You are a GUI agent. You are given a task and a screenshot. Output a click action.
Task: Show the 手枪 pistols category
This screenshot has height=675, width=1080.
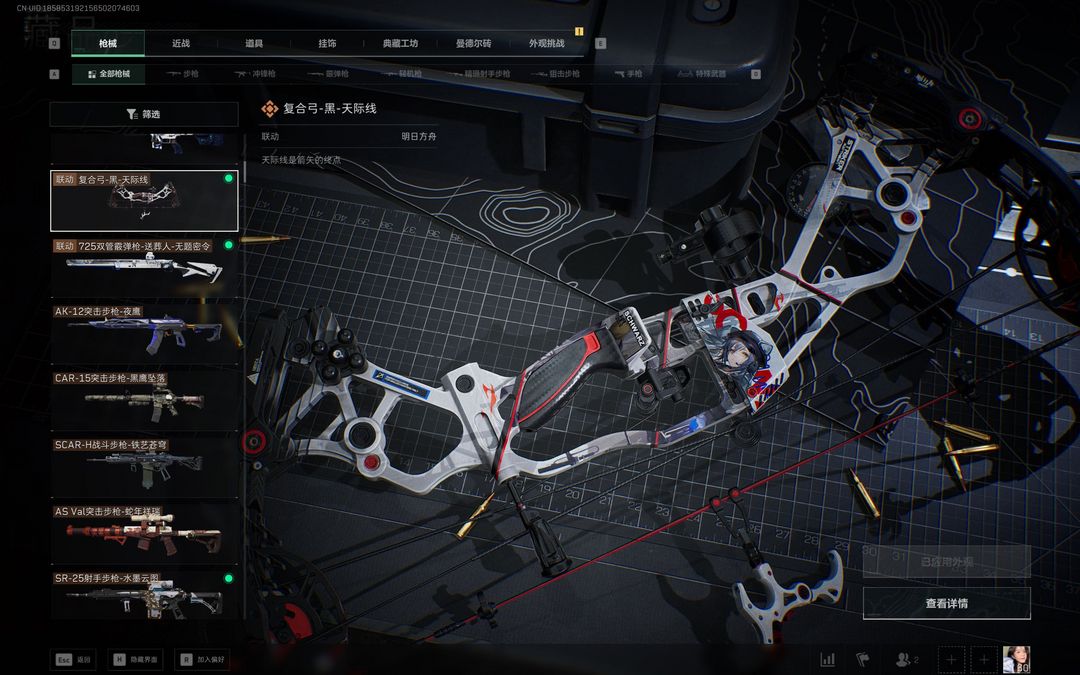pyautogui.click(x=629, y=74)
